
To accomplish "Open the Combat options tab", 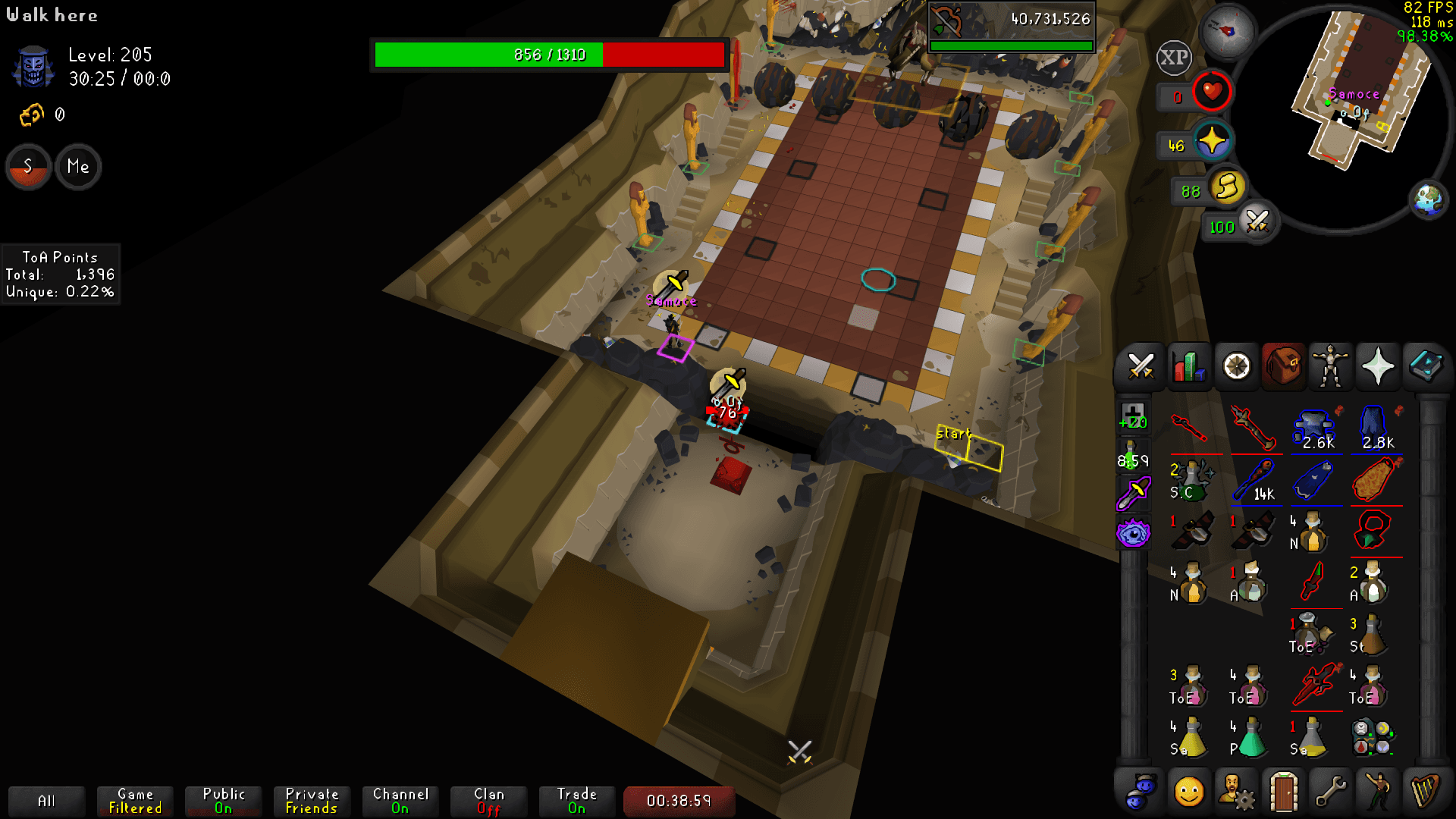I will [1141, 366].
